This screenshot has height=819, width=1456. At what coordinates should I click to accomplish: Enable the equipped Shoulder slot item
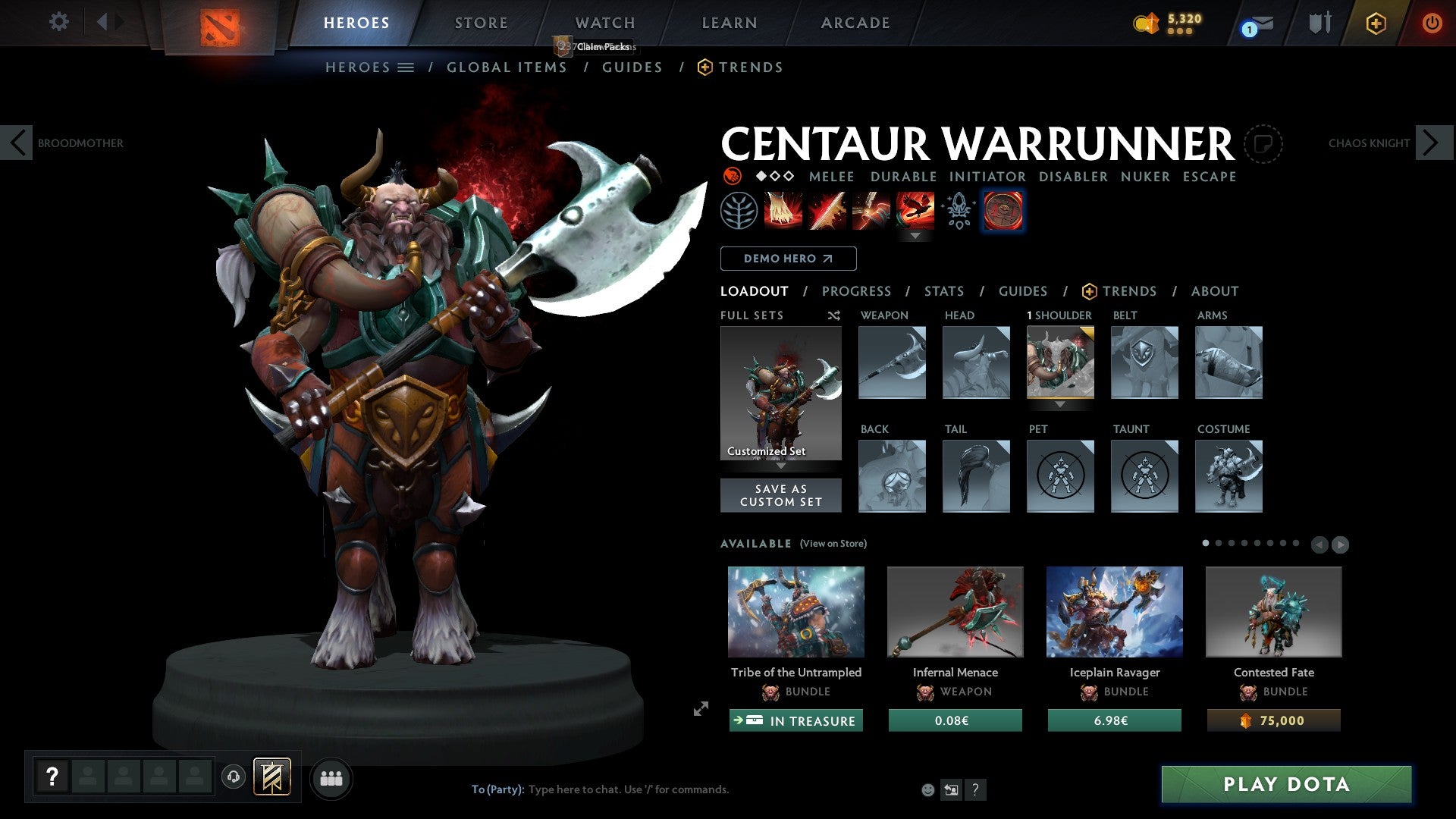pyautogui.click(x=1060, y=362)
